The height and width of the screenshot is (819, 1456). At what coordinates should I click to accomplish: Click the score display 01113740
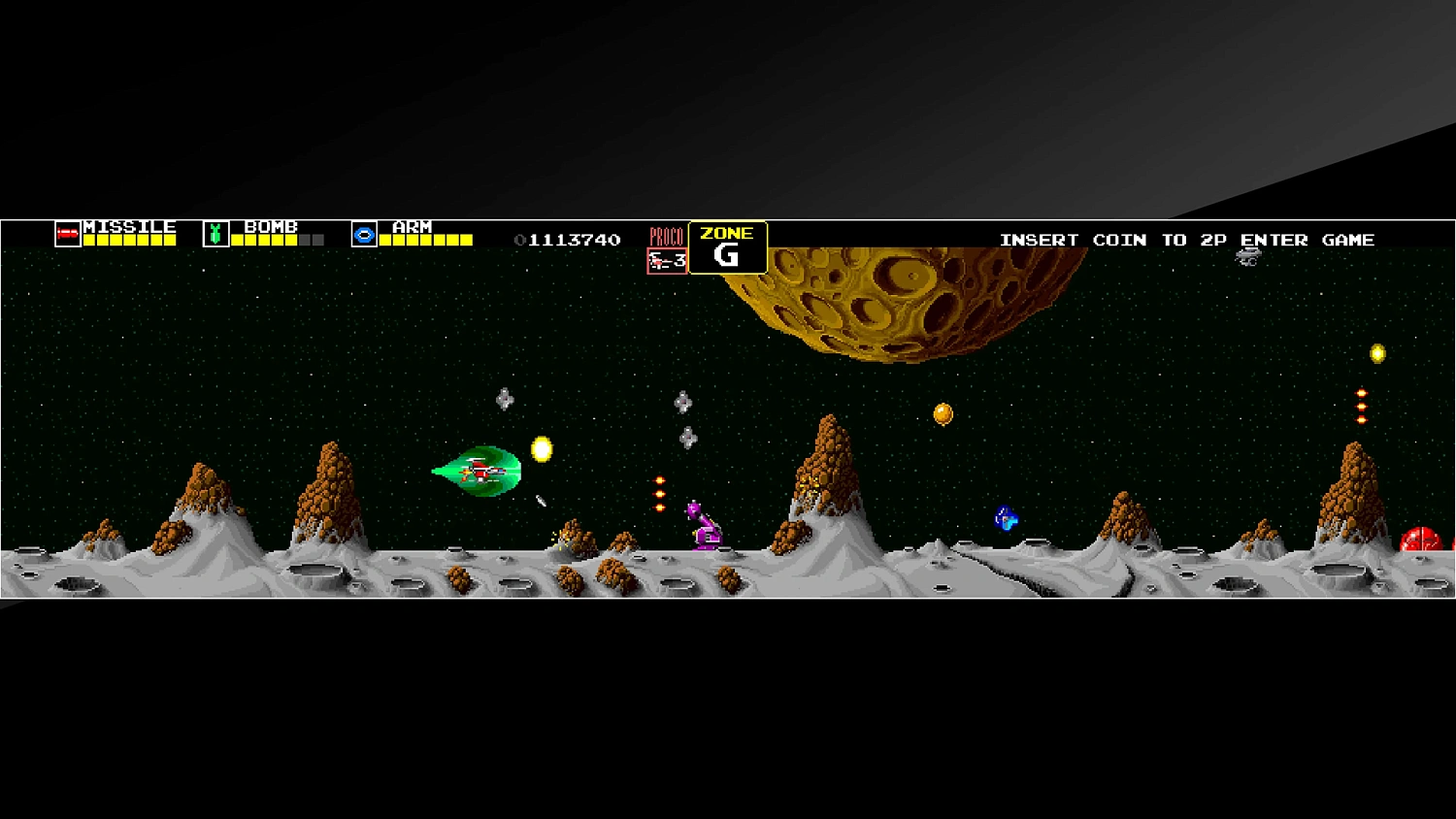click(x=567, y=238)
